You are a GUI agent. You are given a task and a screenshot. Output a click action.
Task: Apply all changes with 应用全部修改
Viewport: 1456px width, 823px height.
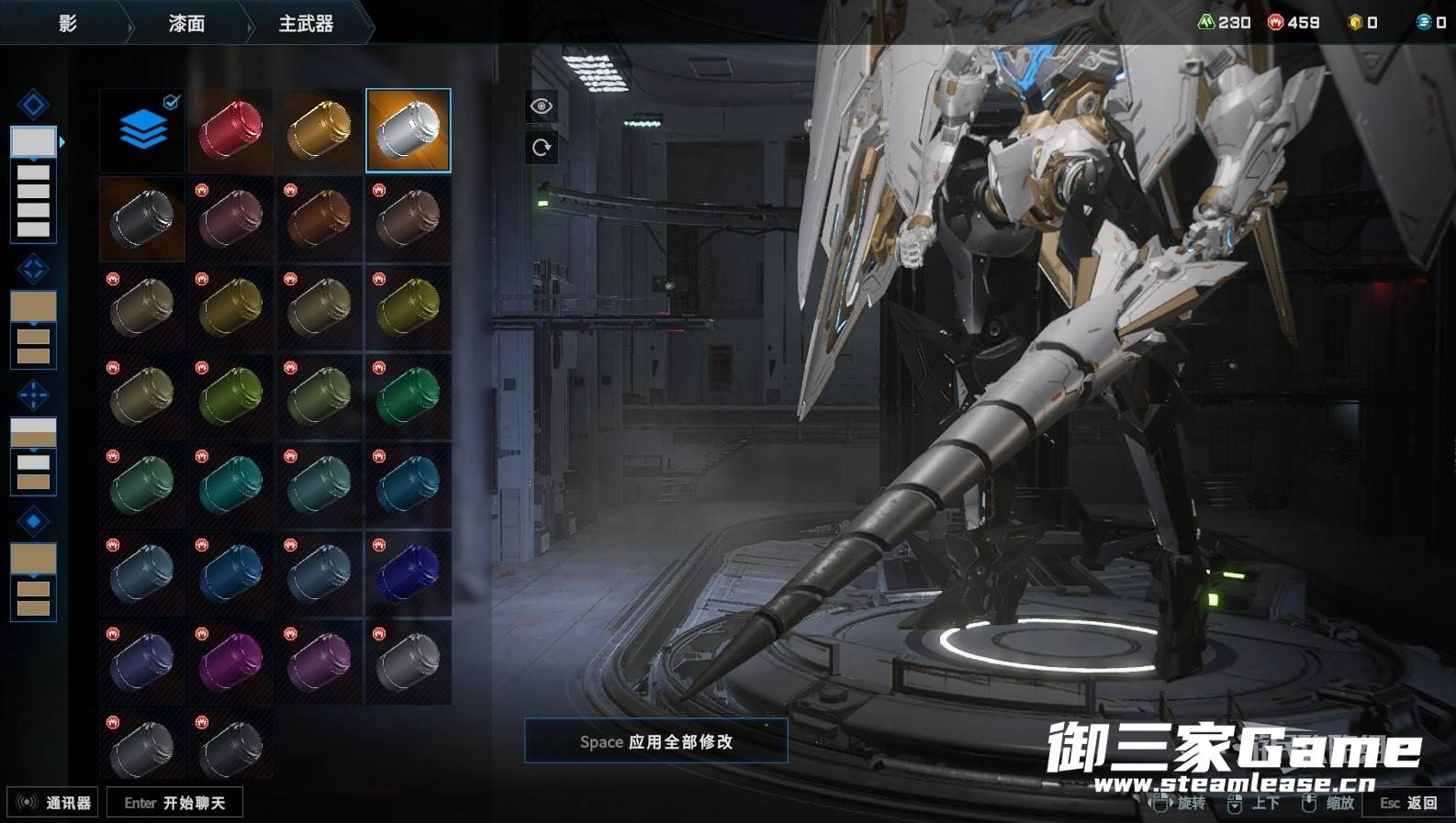[x=655, y=741]
